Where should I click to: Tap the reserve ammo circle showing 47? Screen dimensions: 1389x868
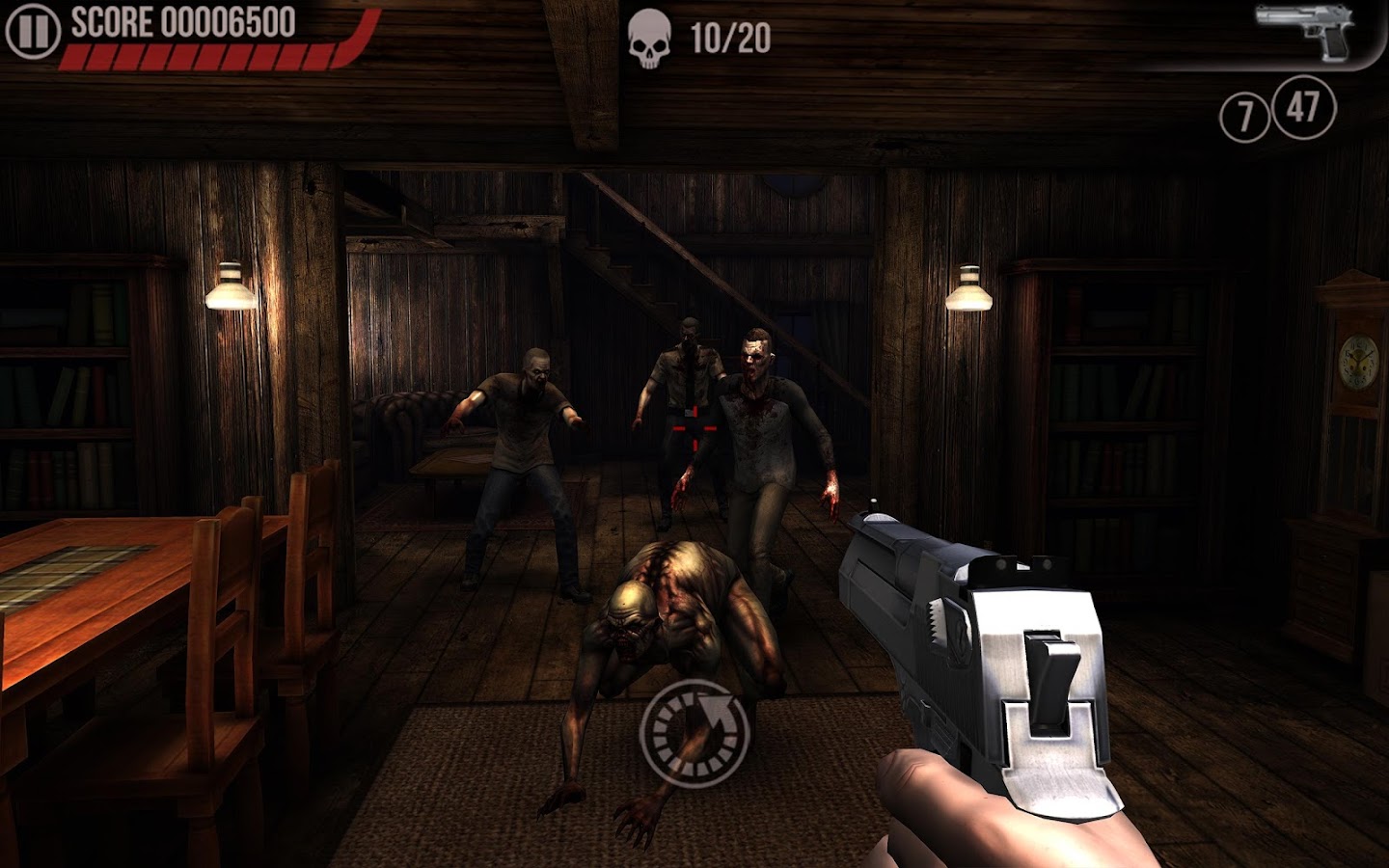tap(1302, 109)
